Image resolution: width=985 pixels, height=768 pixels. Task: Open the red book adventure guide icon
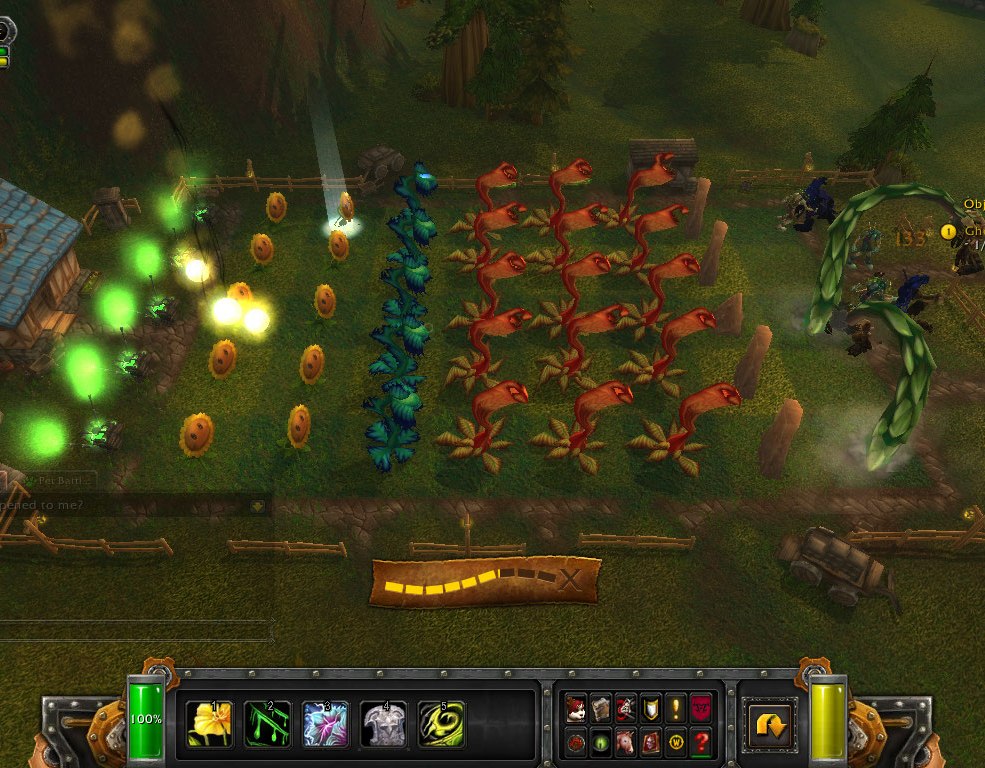[x=650, y=743]
